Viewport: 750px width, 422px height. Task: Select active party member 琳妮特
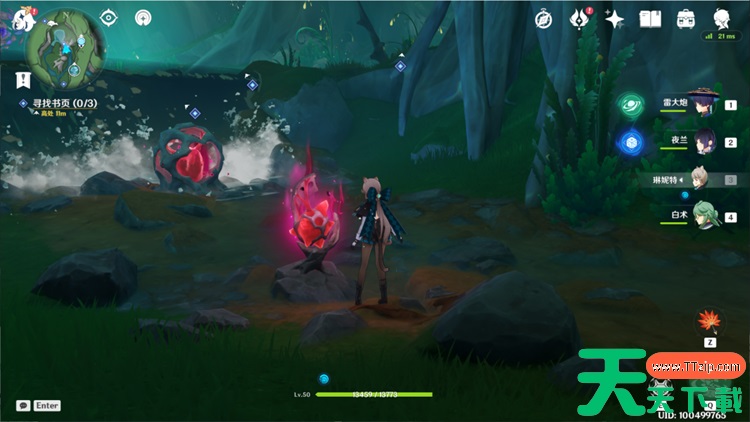(704, 179)
